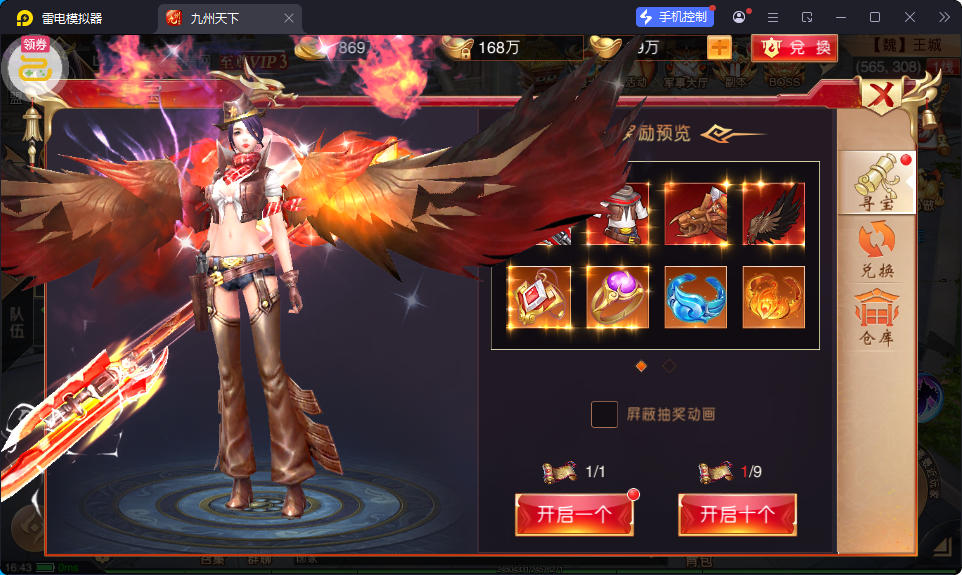This screenshot has height=575, width=962.
Task: Click the 开启十个 open-ten button
Action: pyautogui.click(x=737, y=515)
